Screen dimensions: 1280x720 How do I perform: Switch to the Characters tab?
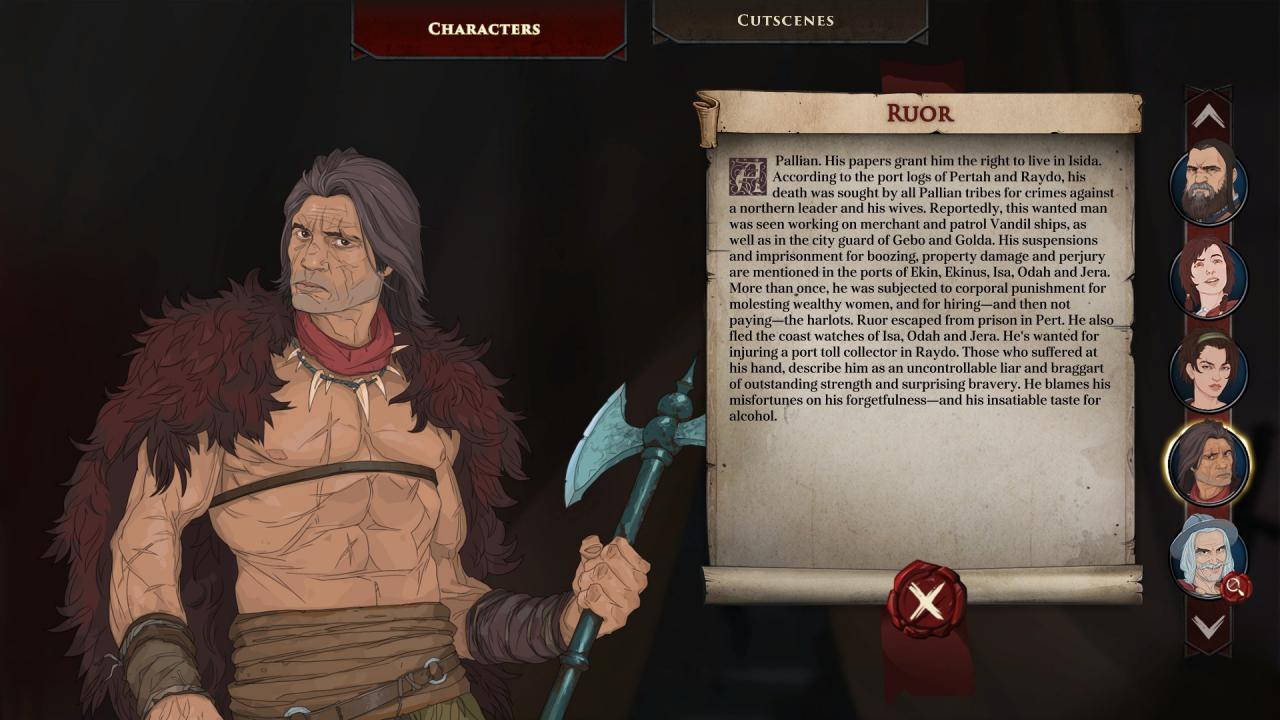(484, 28)
